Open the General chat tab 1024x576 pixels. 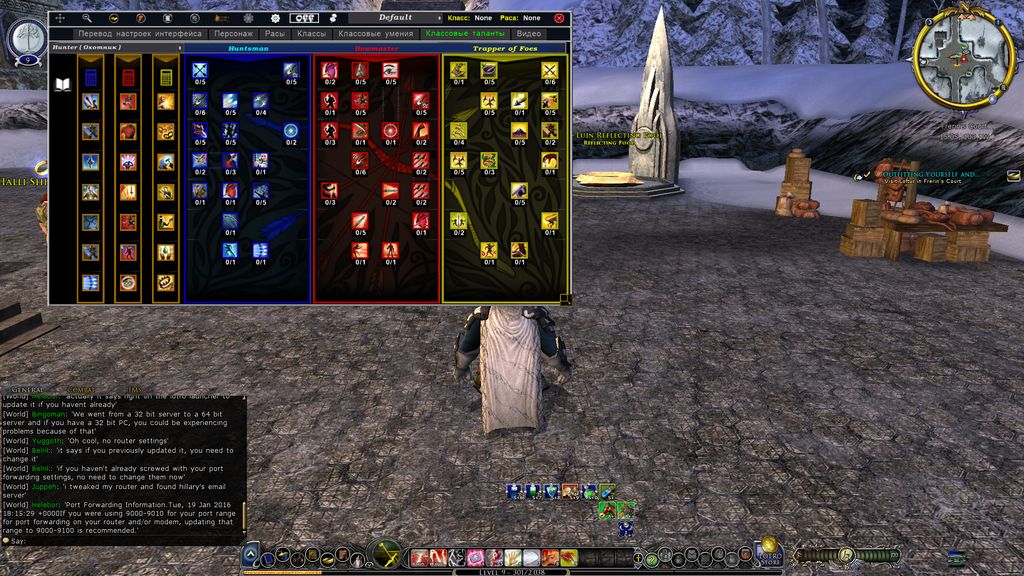tap(28, 388)
